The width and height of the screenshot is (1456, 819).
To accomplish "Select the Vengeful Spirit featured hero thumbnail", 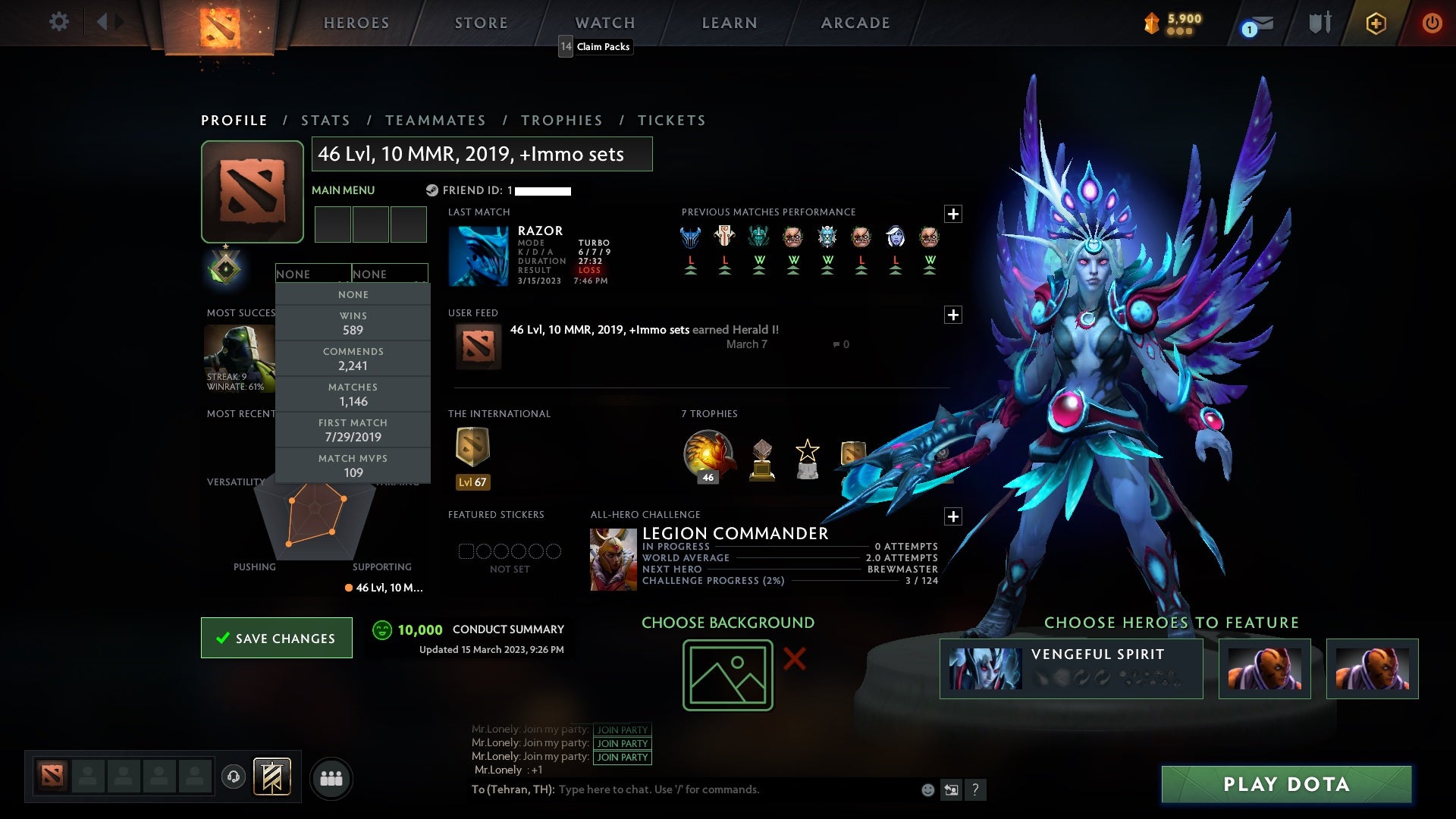I will tap(984, 667).
